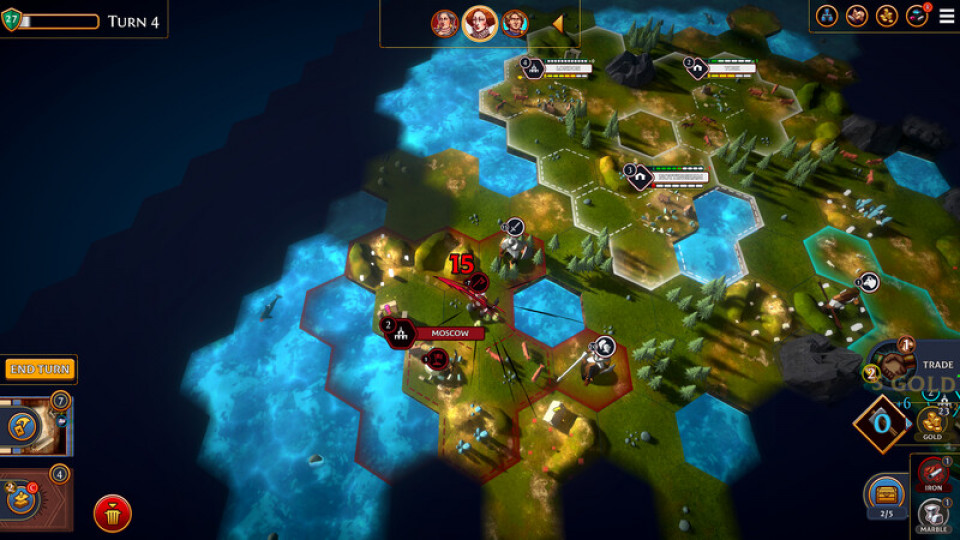Click the hammer production diamond icon
This screenshot has width=960, height=540.
(880, 422)
